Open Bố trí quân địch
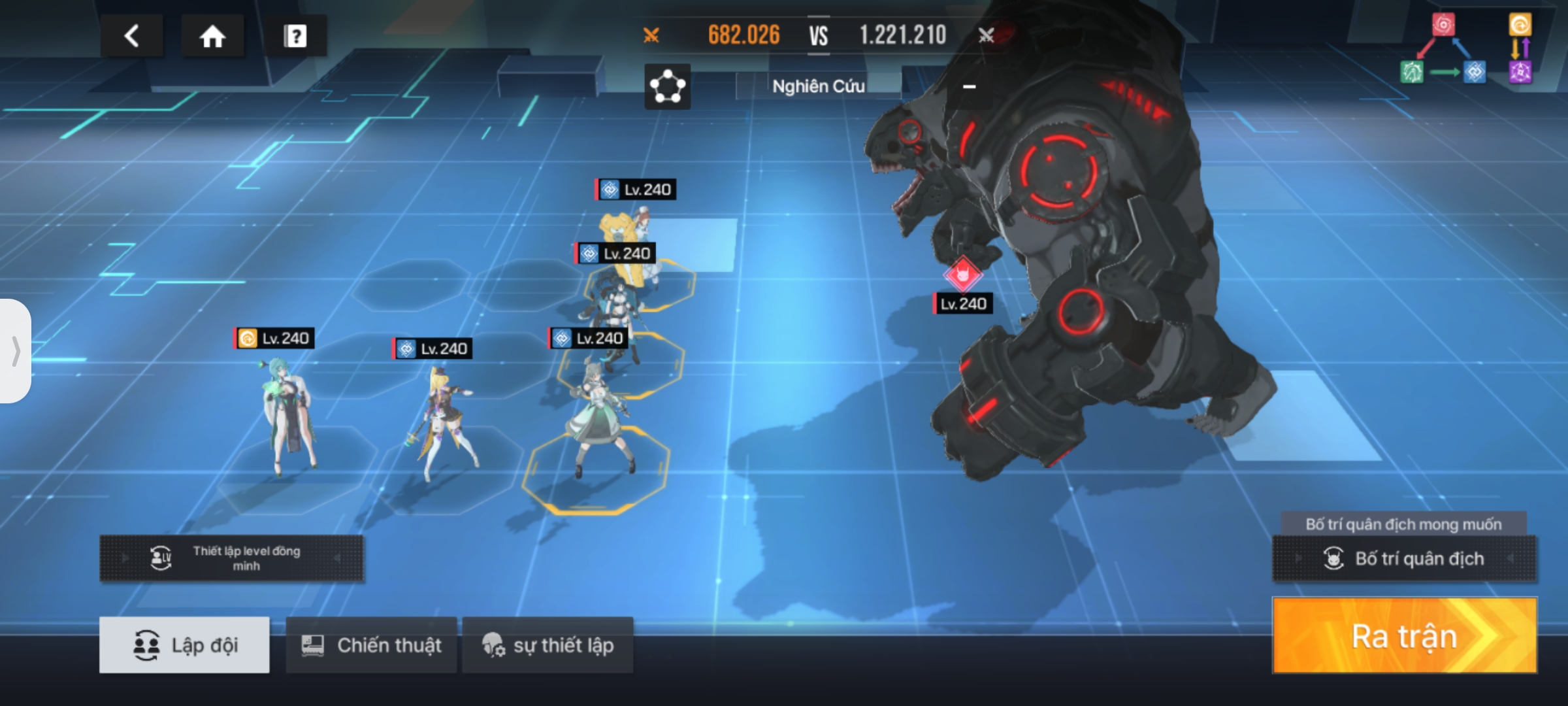The height and width of the screenshot is (706, 1568). pyautogui.click(x=1405, y=559)
